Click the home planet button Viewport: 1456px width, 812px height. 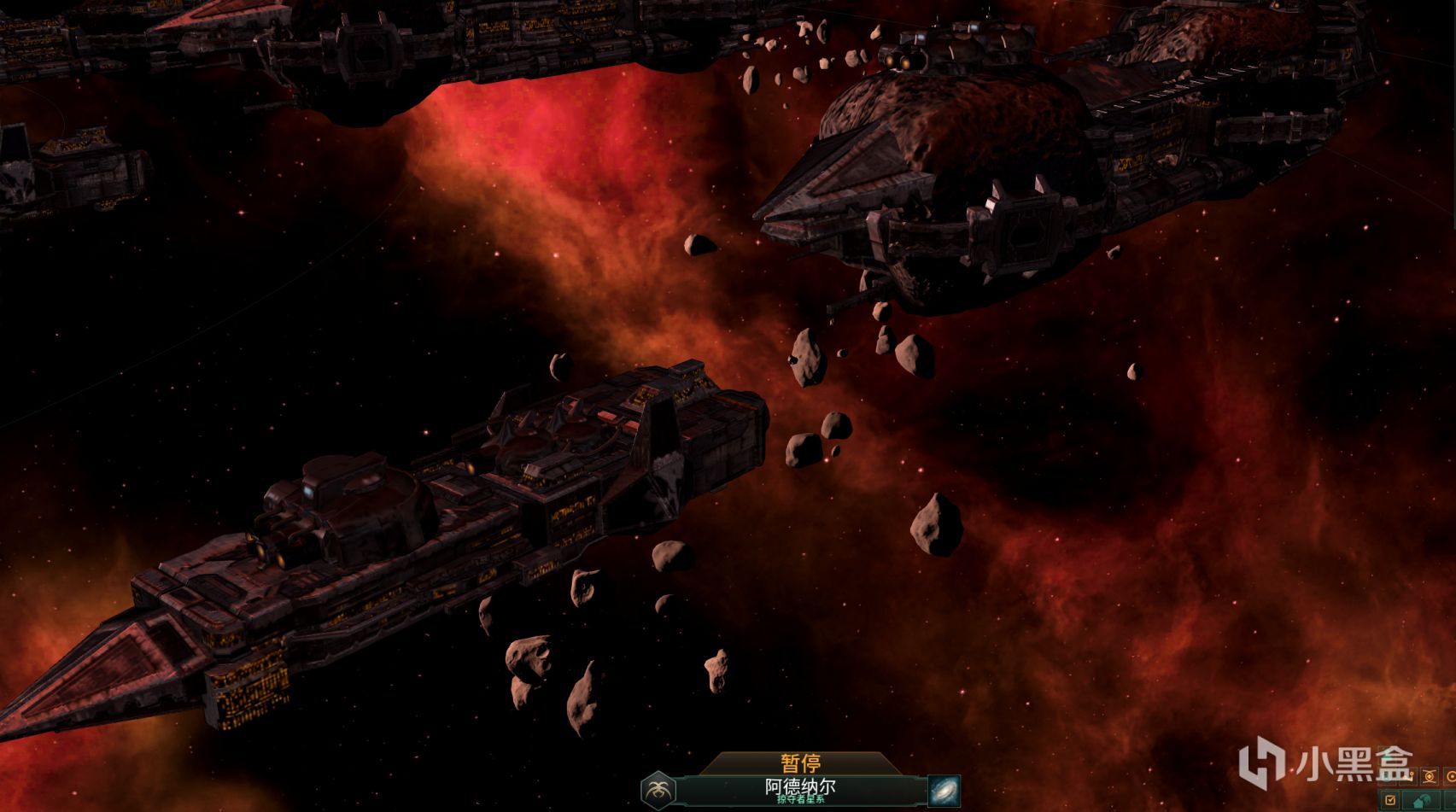tap(1421, 801)
